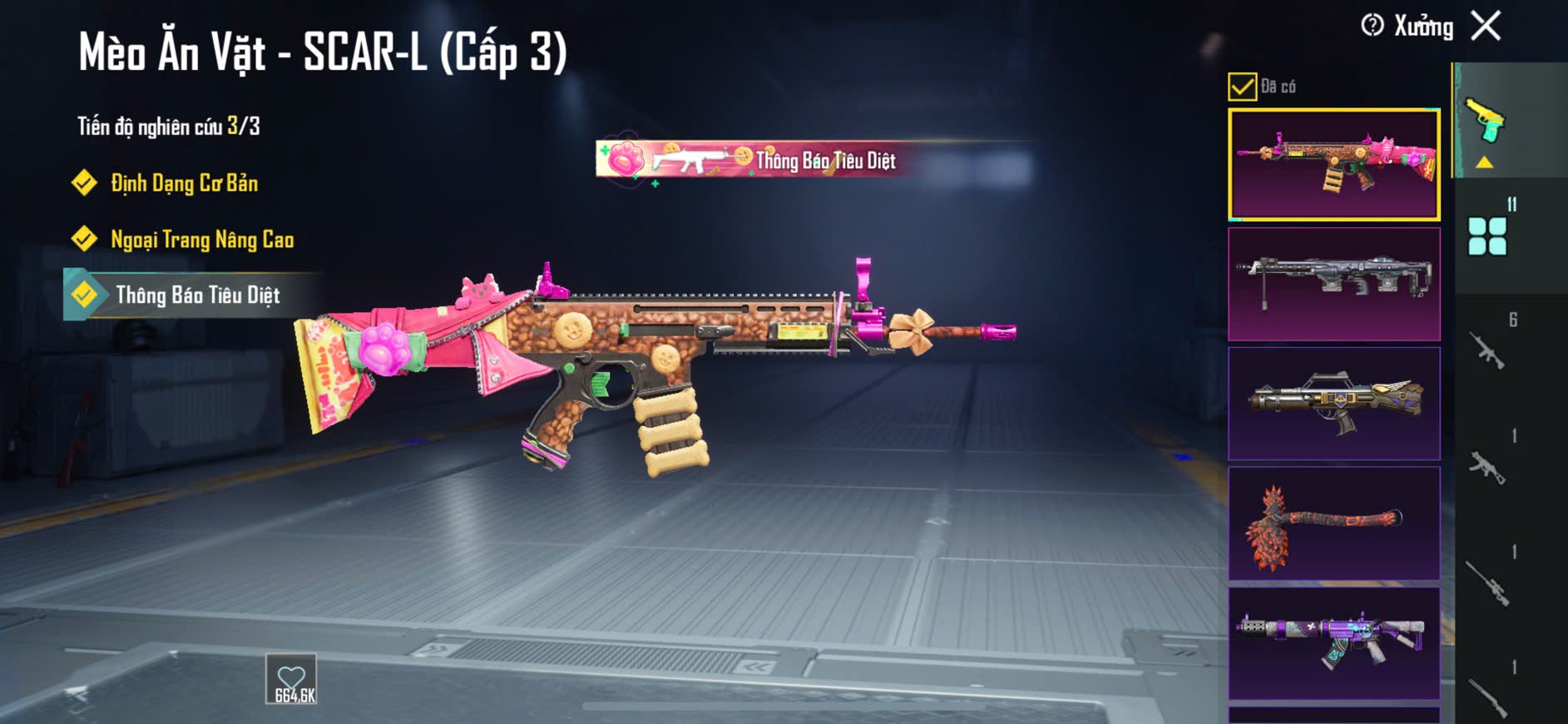1568x724 pixels.
Task: Pick the purple silenced rifle skin thumbnail
Action: tap(1333, 643)
